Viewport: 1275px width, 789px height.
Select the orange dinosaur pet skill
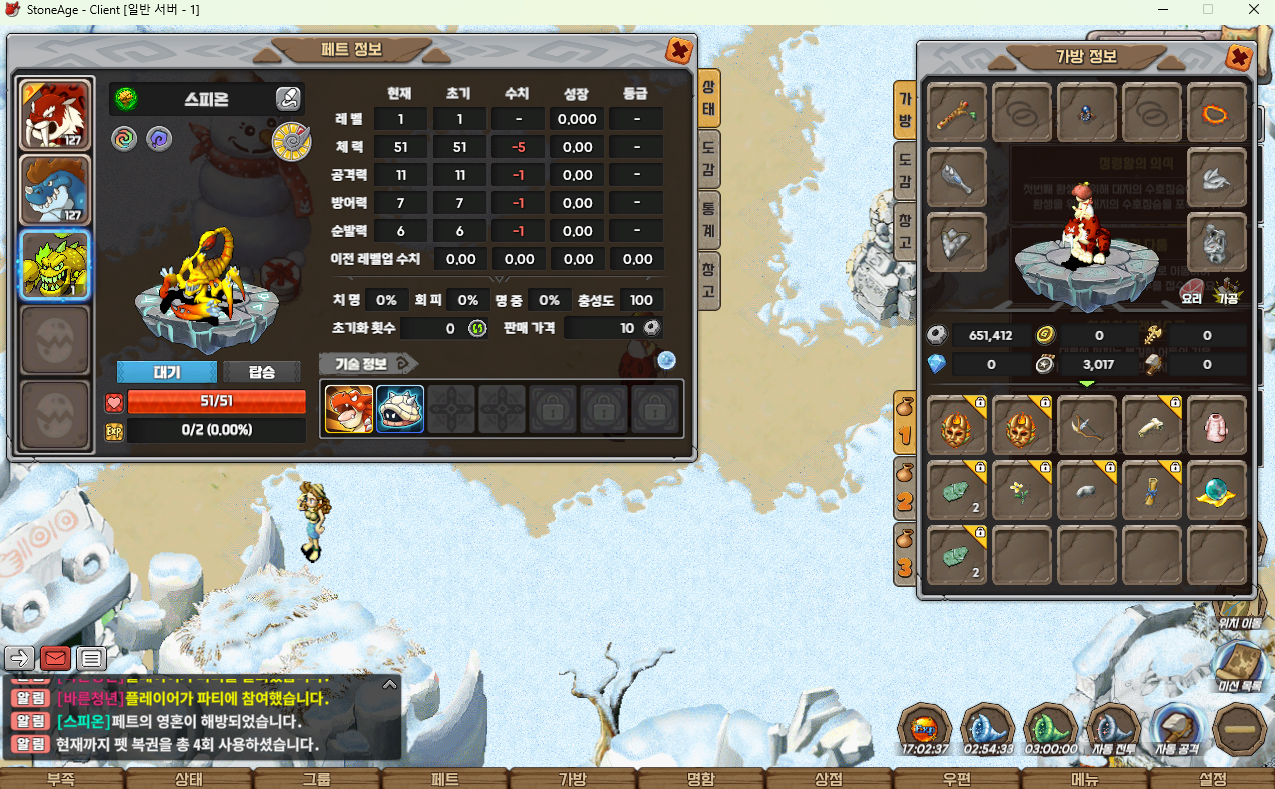pos(349,409)
